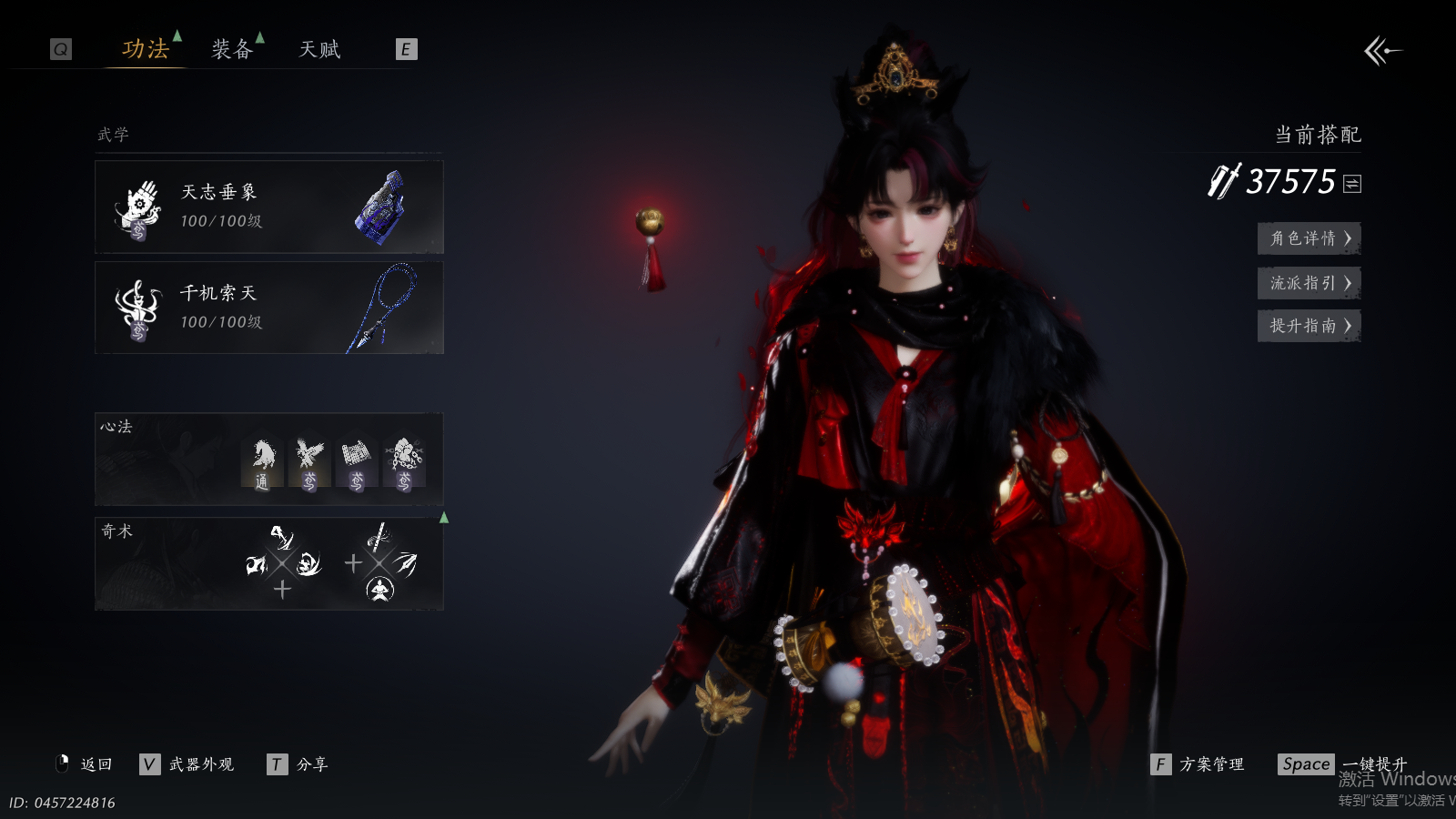Activate 一键提升 one-click upgrade
1456x819 pixels.
pos(1343,764)
